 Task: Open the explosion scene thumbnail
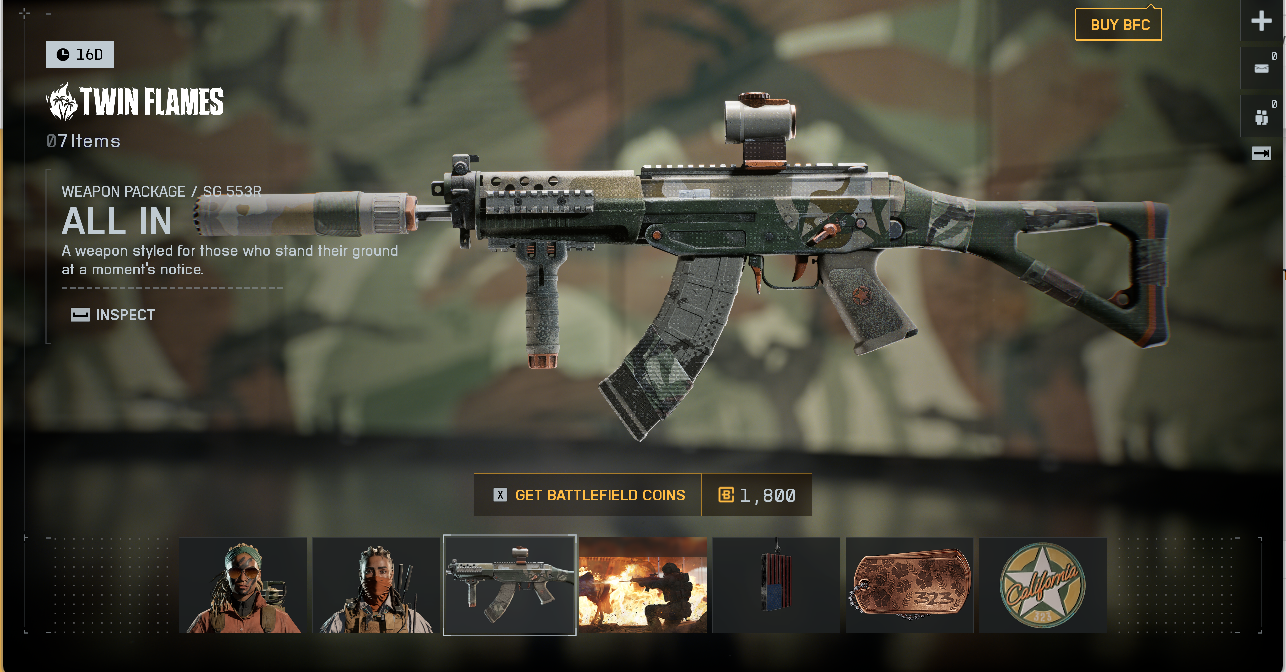tap(643, 585)
